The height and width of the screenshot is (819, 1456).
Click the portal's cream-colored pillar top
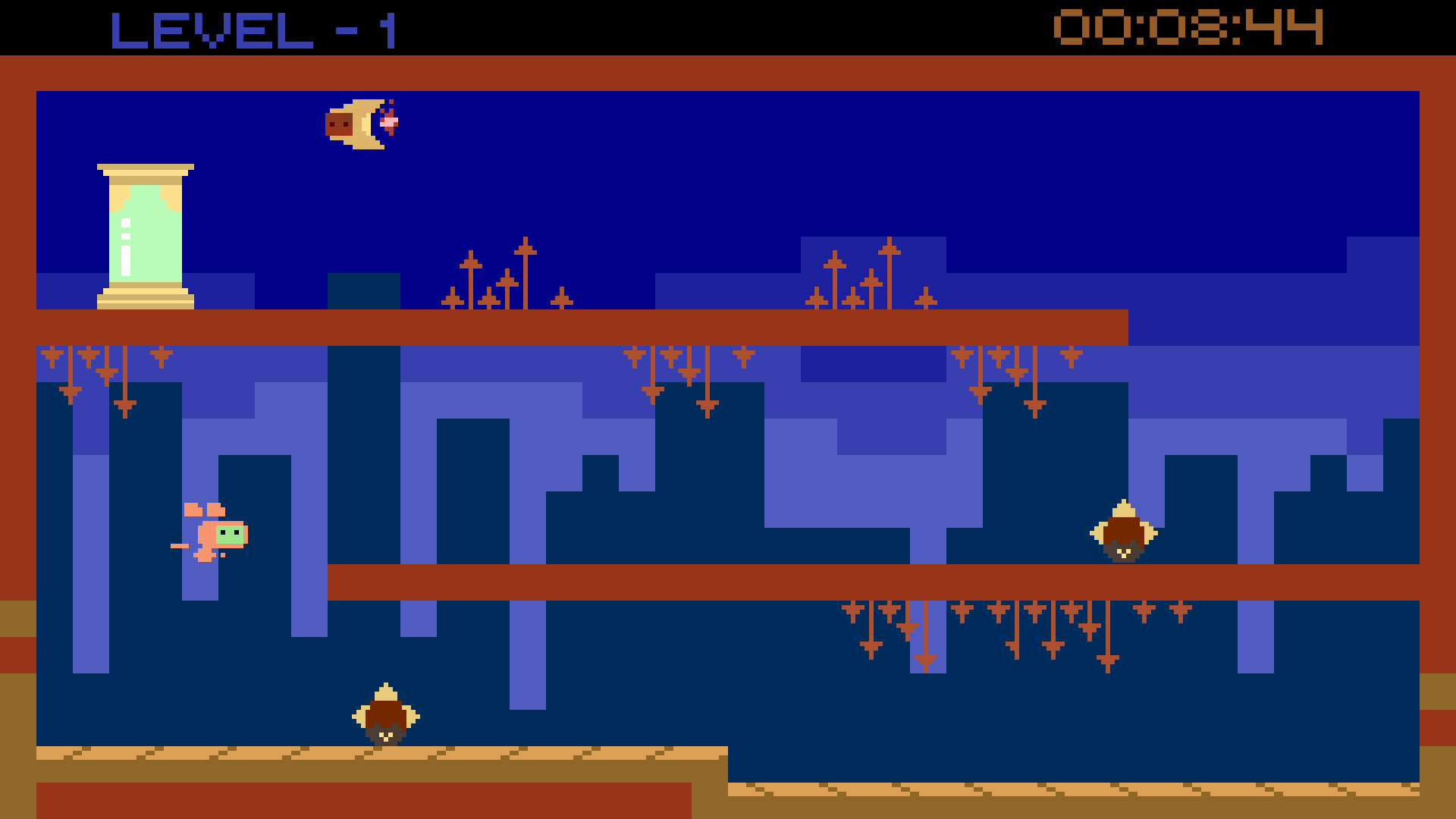(x=144, y=171)
